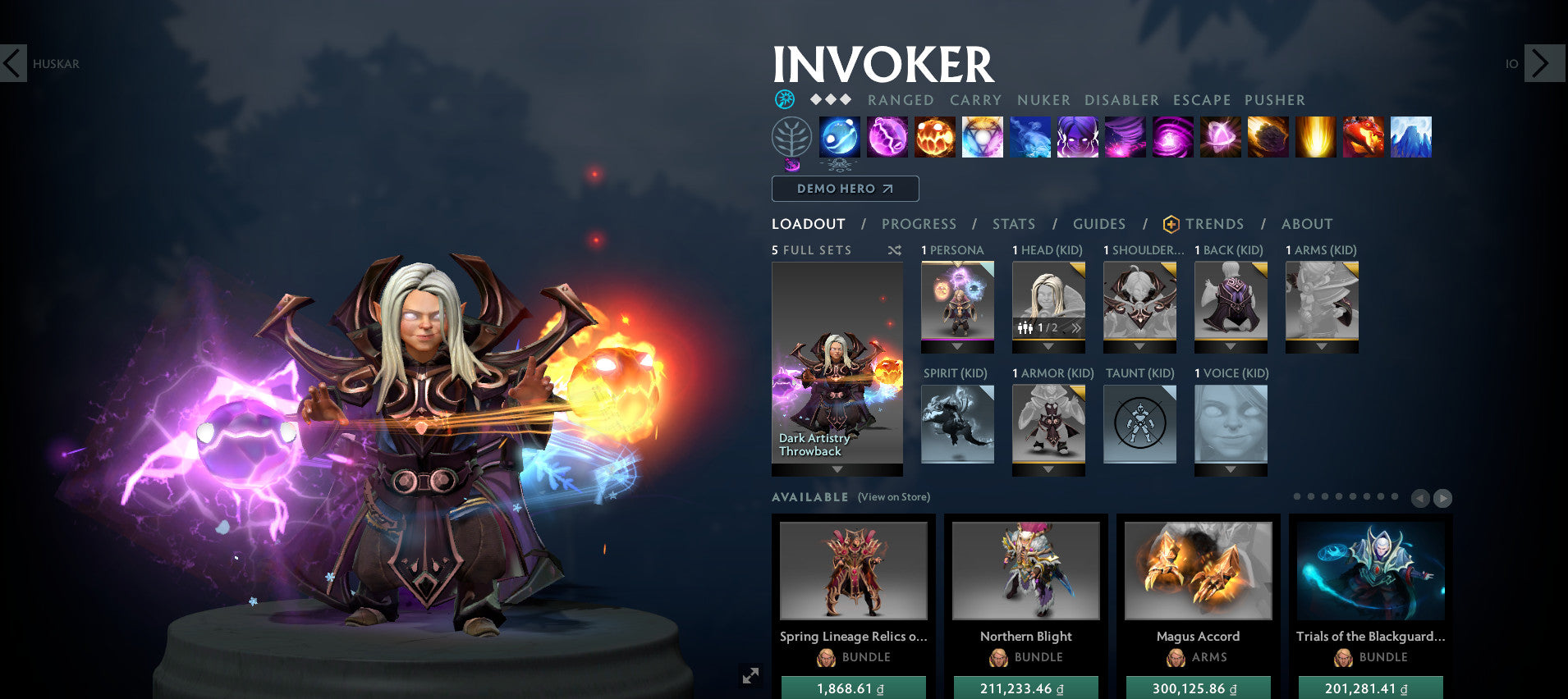Expand hero preview with the fullscreen icon
Viewport: 1568px width, 699px height.
click(750, 675)
